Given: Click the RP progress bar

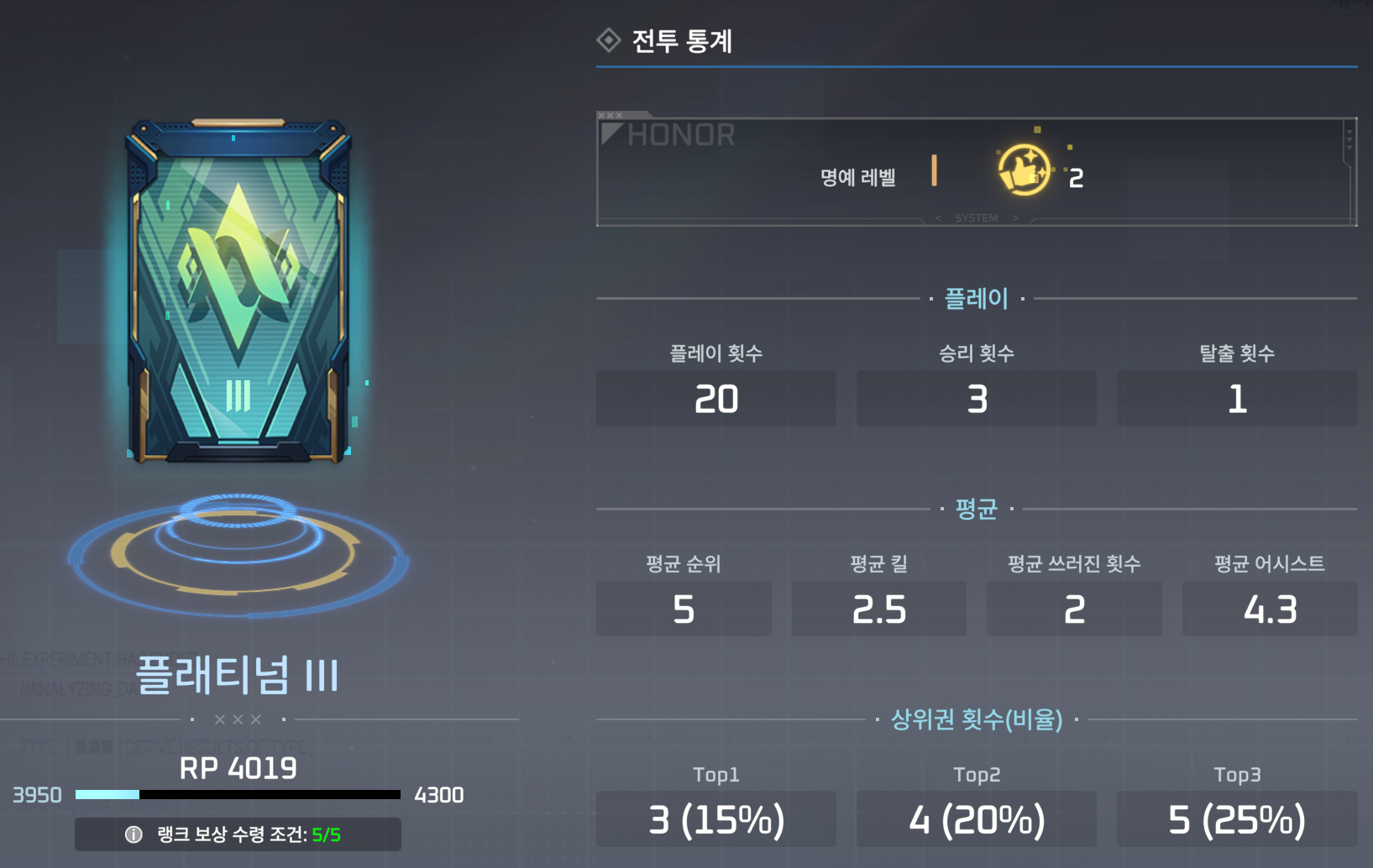Looking at the screenshot, I should coord(238,794).
